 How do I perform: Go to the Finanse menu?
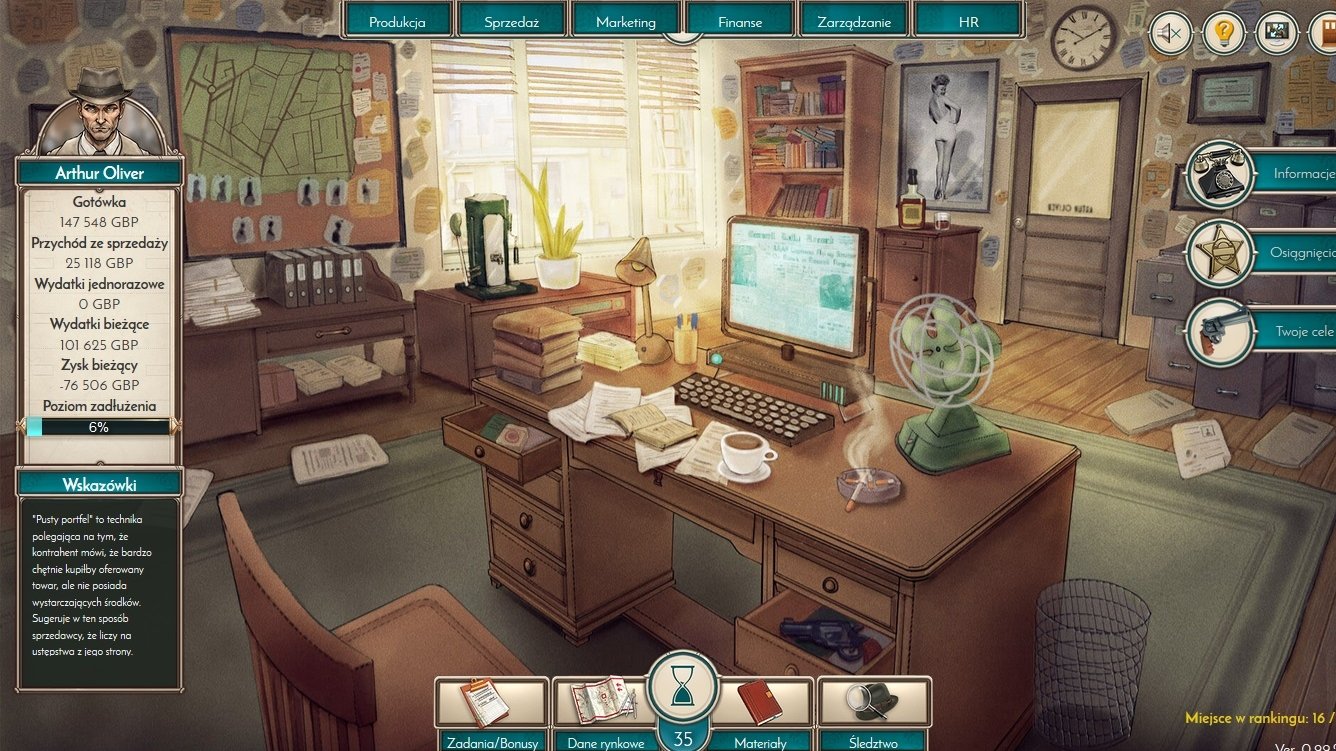pos(740,21)
